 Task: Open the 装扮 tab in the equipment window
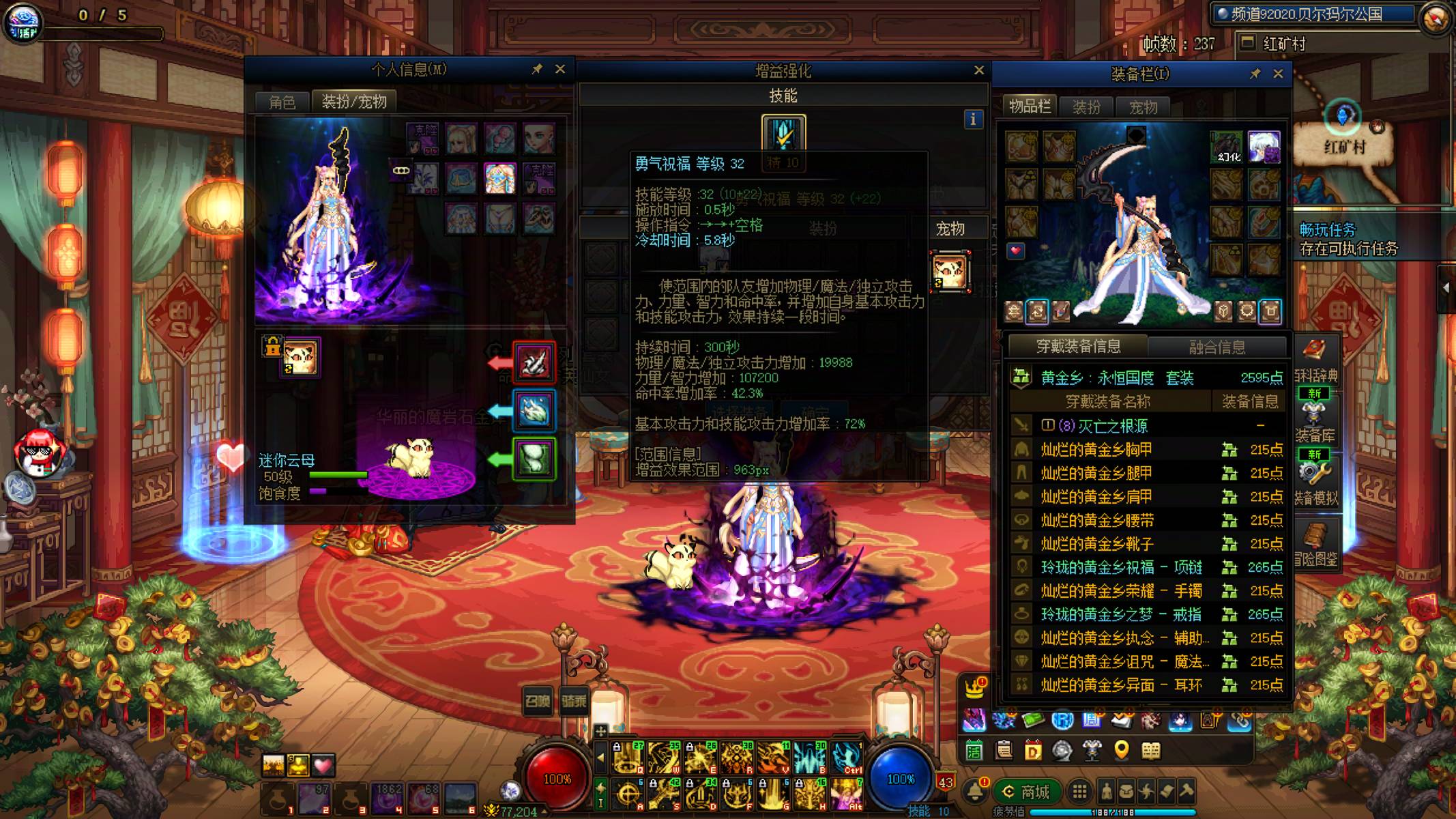[1086, 107]
